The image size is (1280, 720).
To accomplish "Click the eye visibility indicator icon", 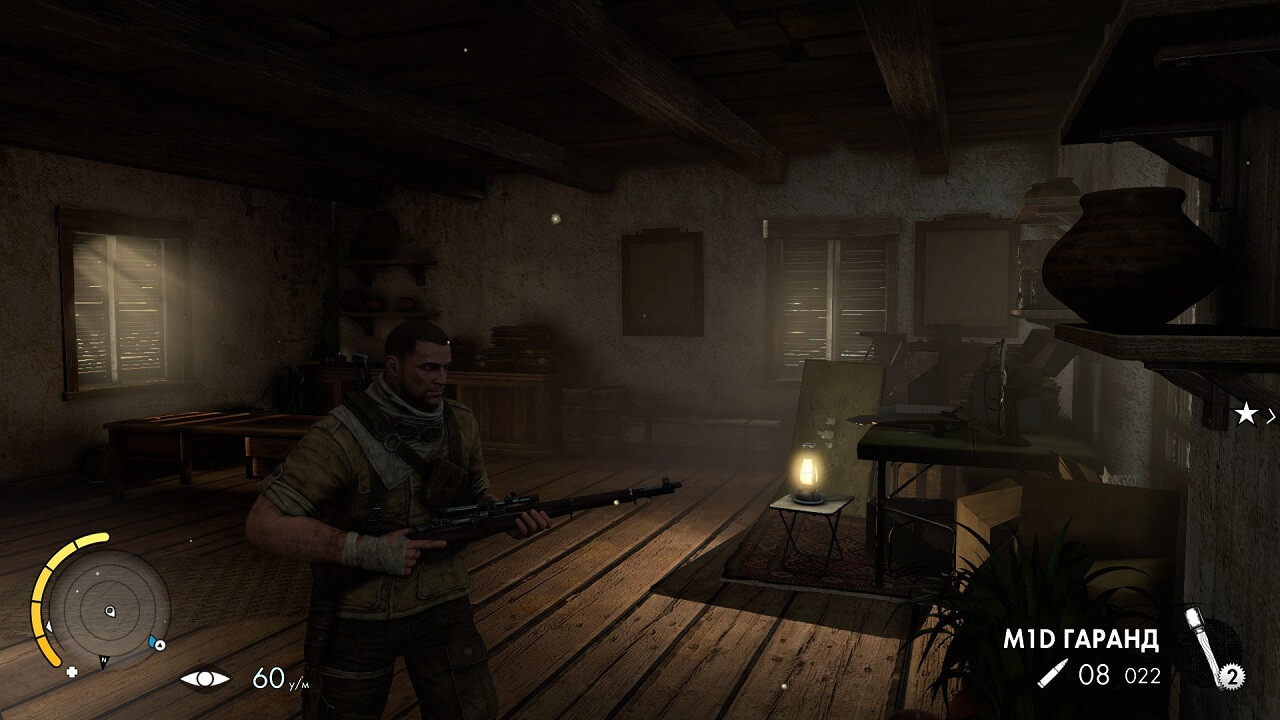I will tap(204, 679).
